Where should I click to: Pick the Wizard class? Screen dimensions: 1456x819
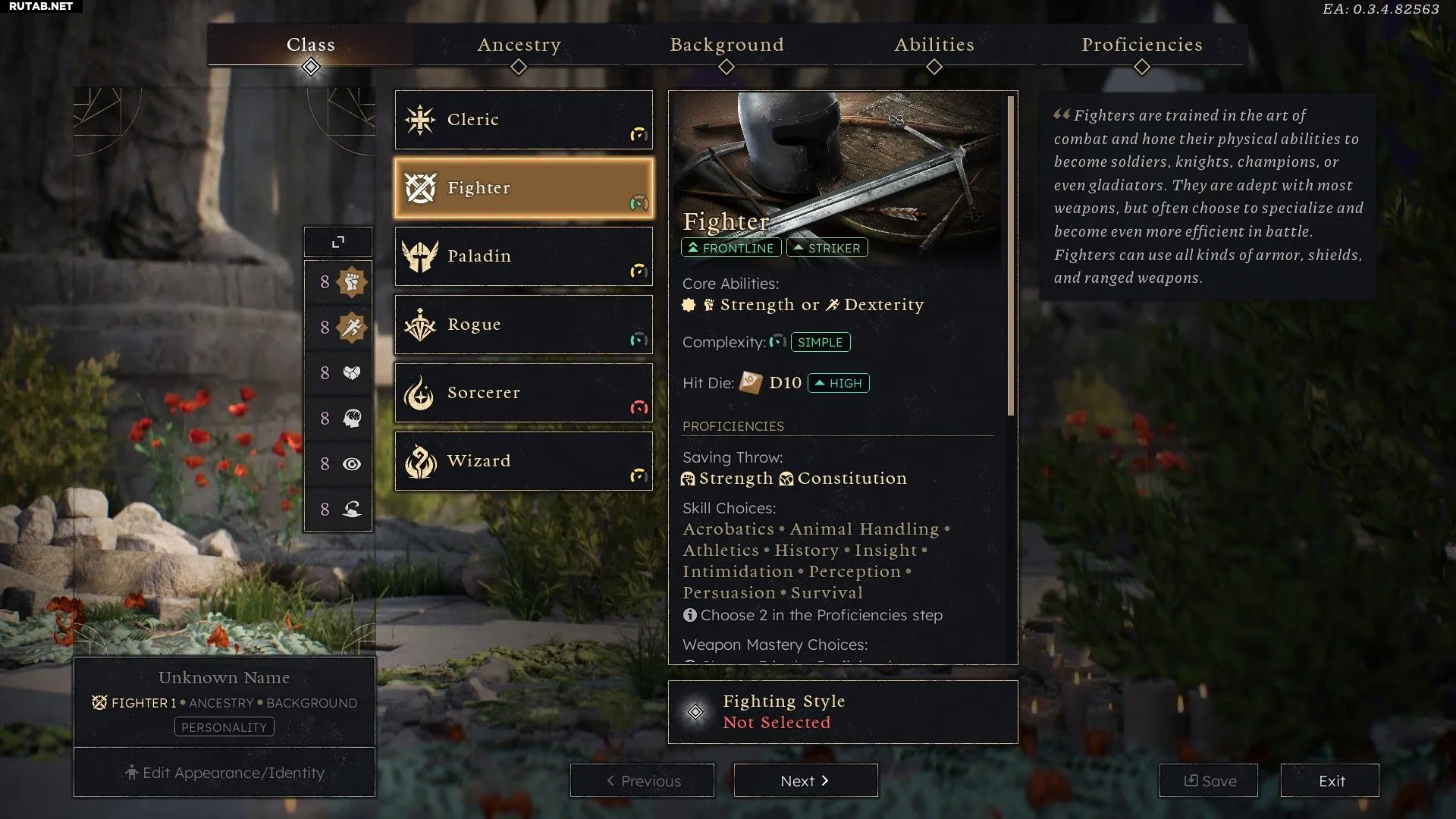click(523, 461)
